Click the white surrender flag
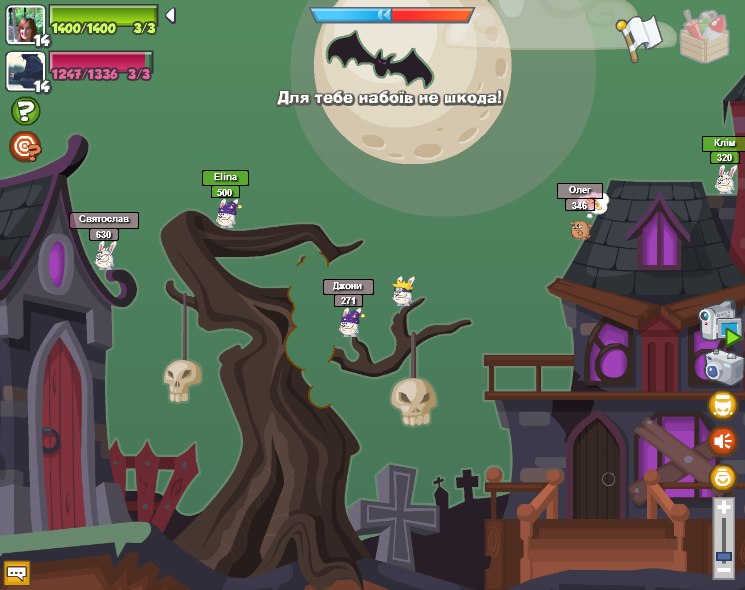The width and height of the screenshot is (745, 590). (639, 36)
